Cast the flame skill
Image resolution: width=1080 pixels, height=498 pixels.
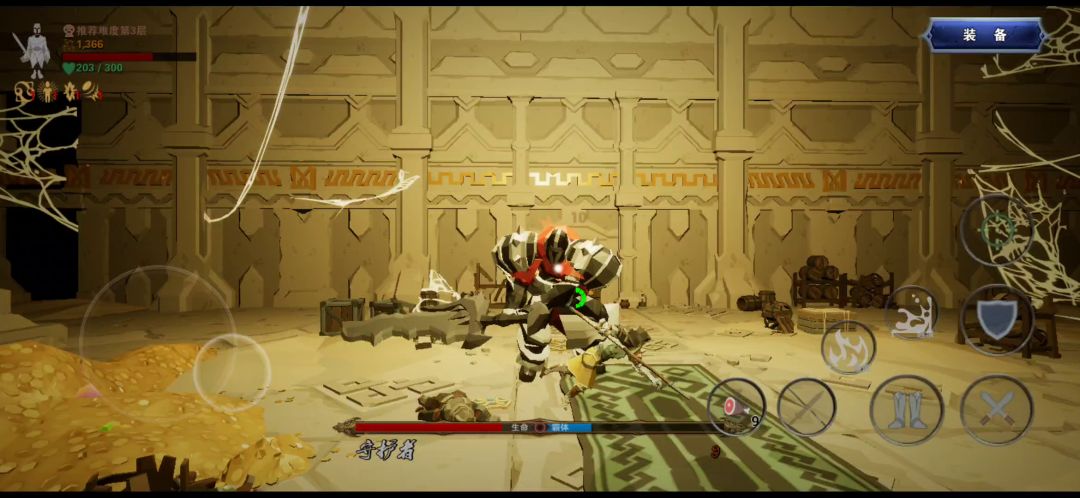848,348
